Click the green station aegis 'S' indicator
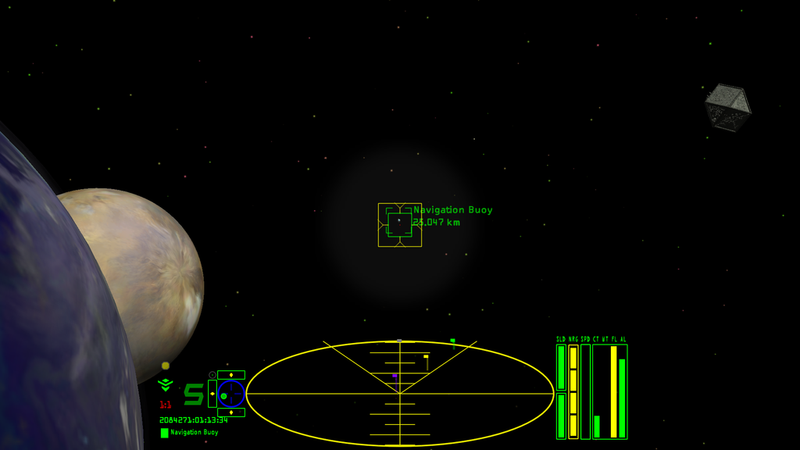 (193, 394)
